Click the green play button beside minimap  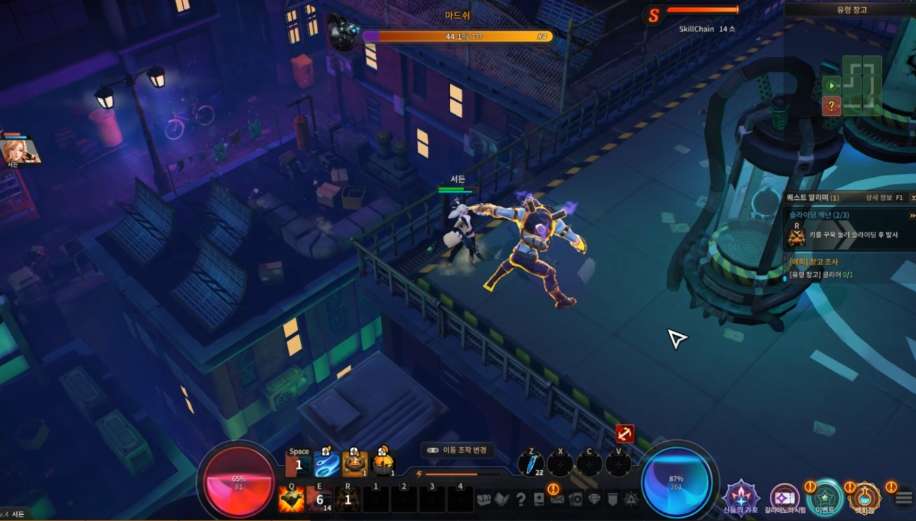(831, 86)
